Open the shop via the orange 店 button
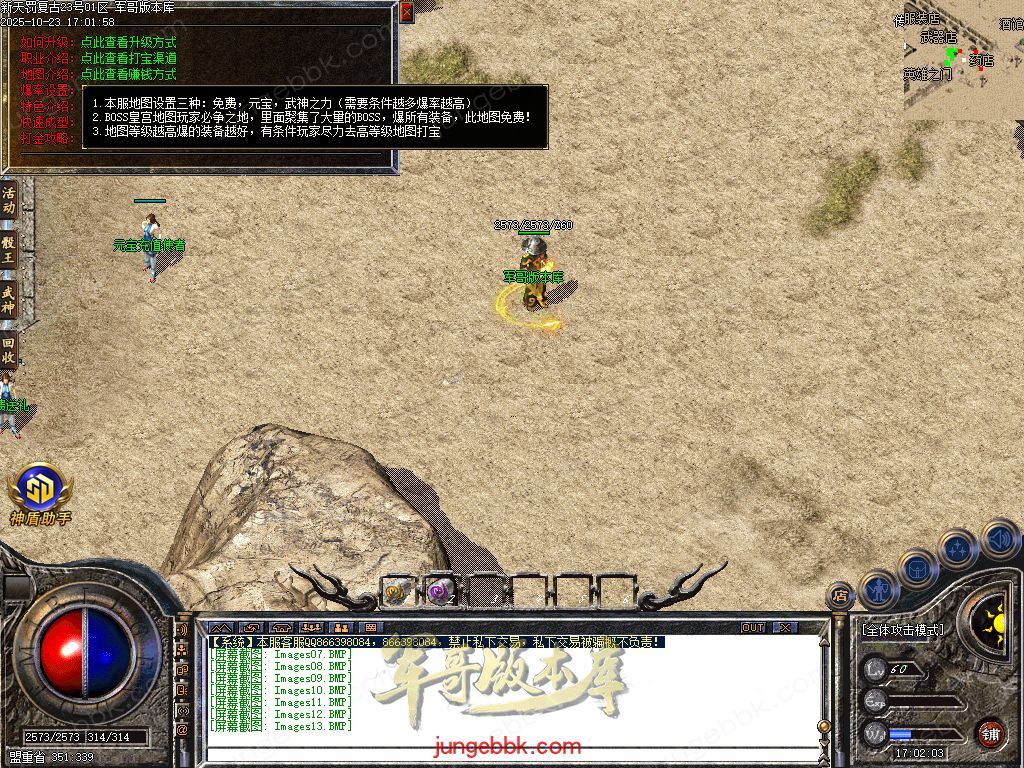This screenshot has height=768, width=1024. coord(840,597)
